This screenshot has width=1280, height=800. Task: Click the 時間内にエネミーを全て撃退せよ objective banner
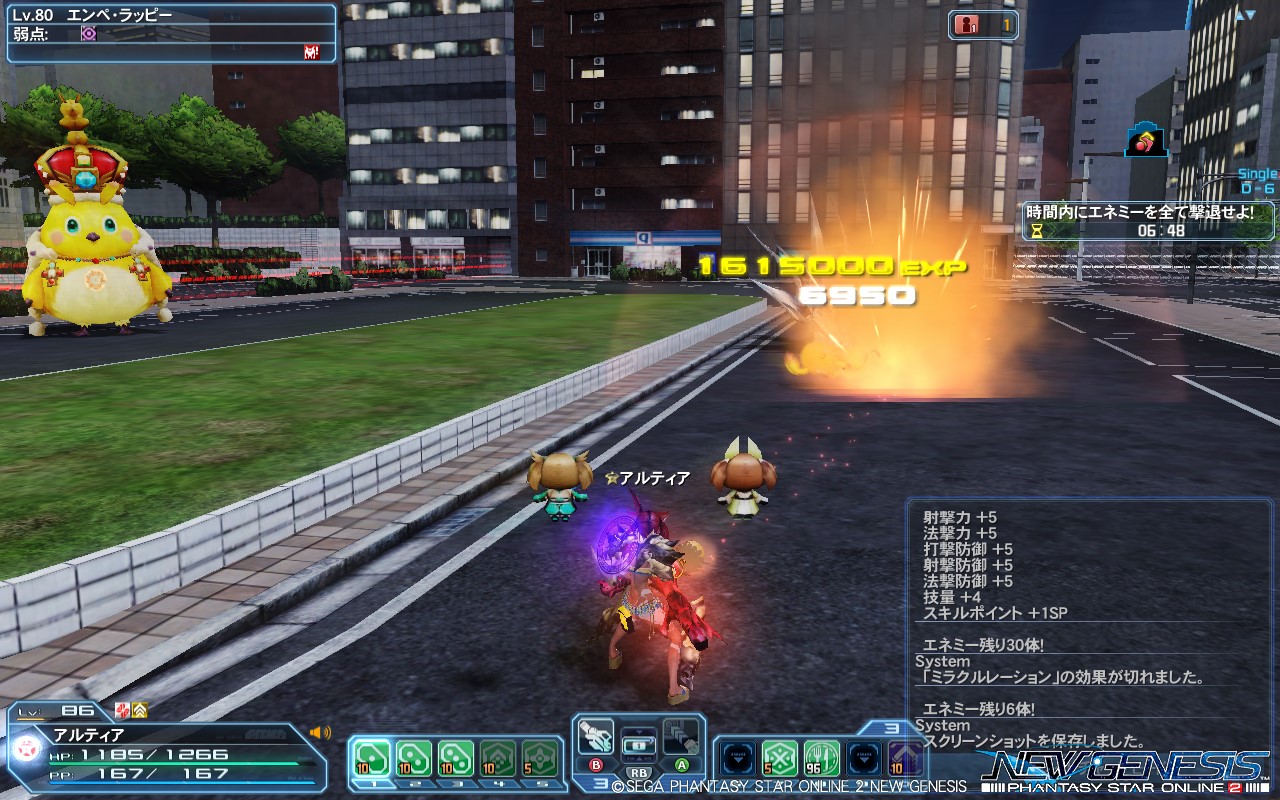(1140, 212)
